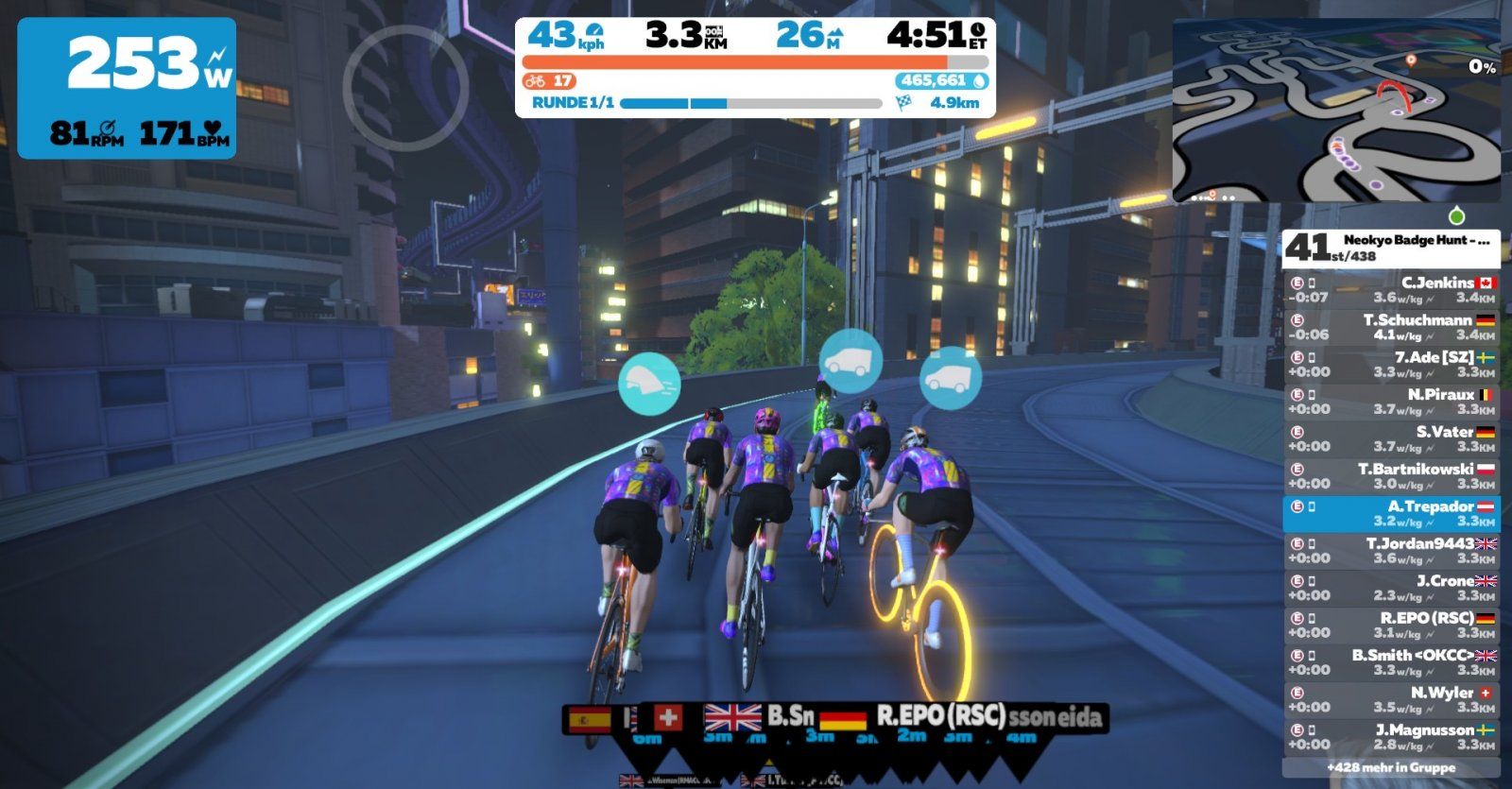Select T.Schuchmann in the rider list
Viewport: 1512px width, 789px height.
(x=1390, y=327)
